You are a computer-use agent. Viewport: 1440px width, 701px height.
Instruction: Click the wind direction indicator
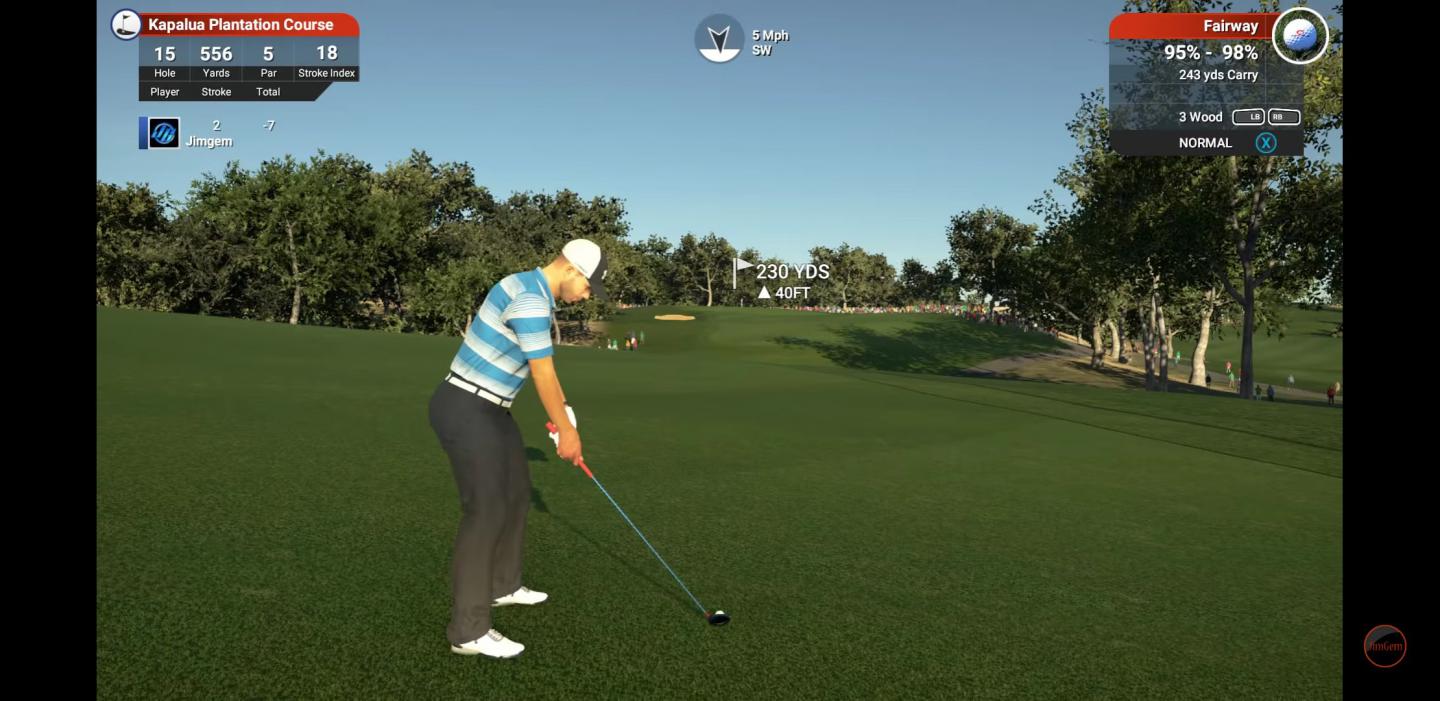pyautogui.click(x=719, y=39)
